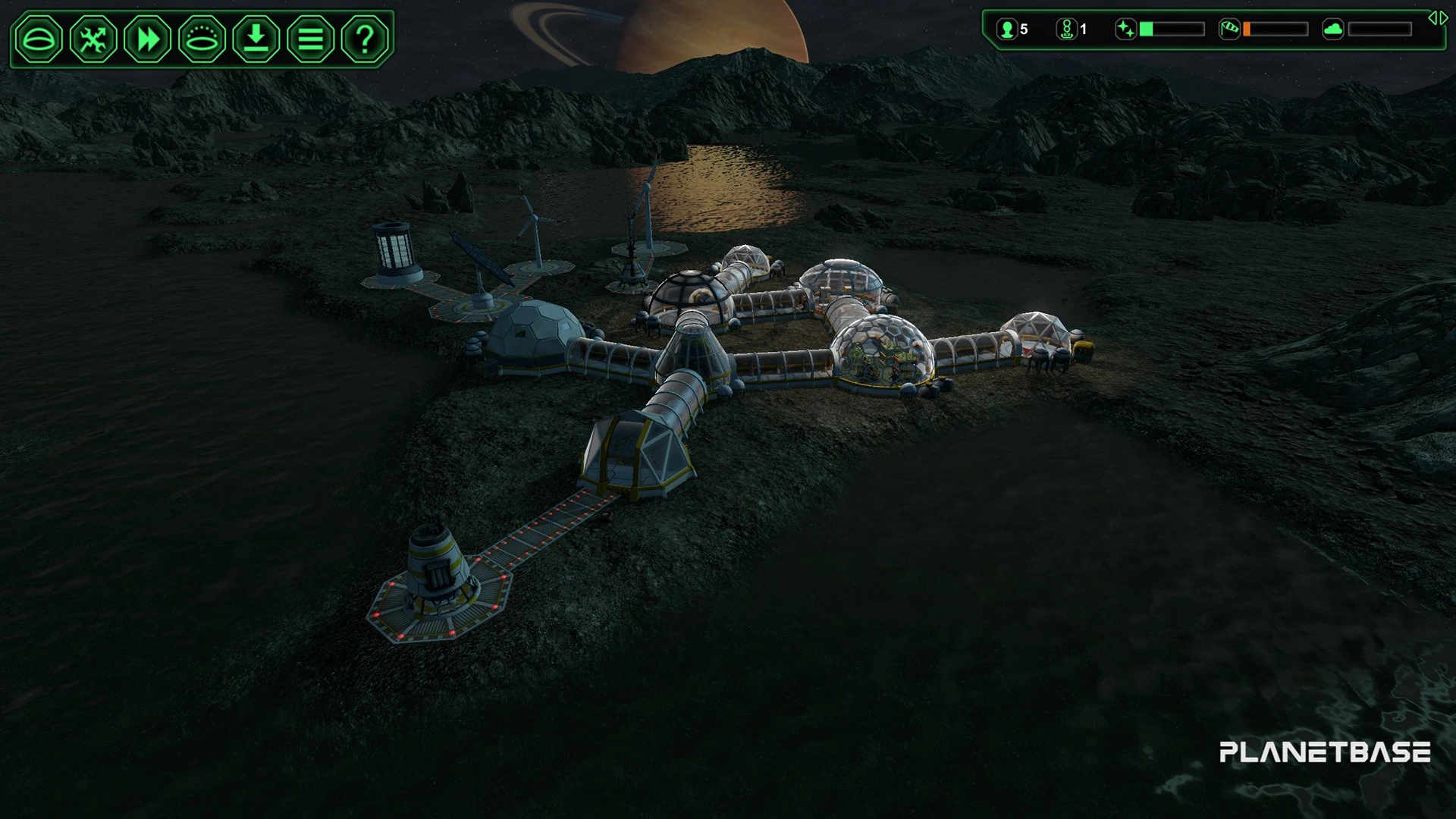This screenshot has height=819, width=1456.
Task: Select the cloud status icon
Action: [x=1332, y=30]
